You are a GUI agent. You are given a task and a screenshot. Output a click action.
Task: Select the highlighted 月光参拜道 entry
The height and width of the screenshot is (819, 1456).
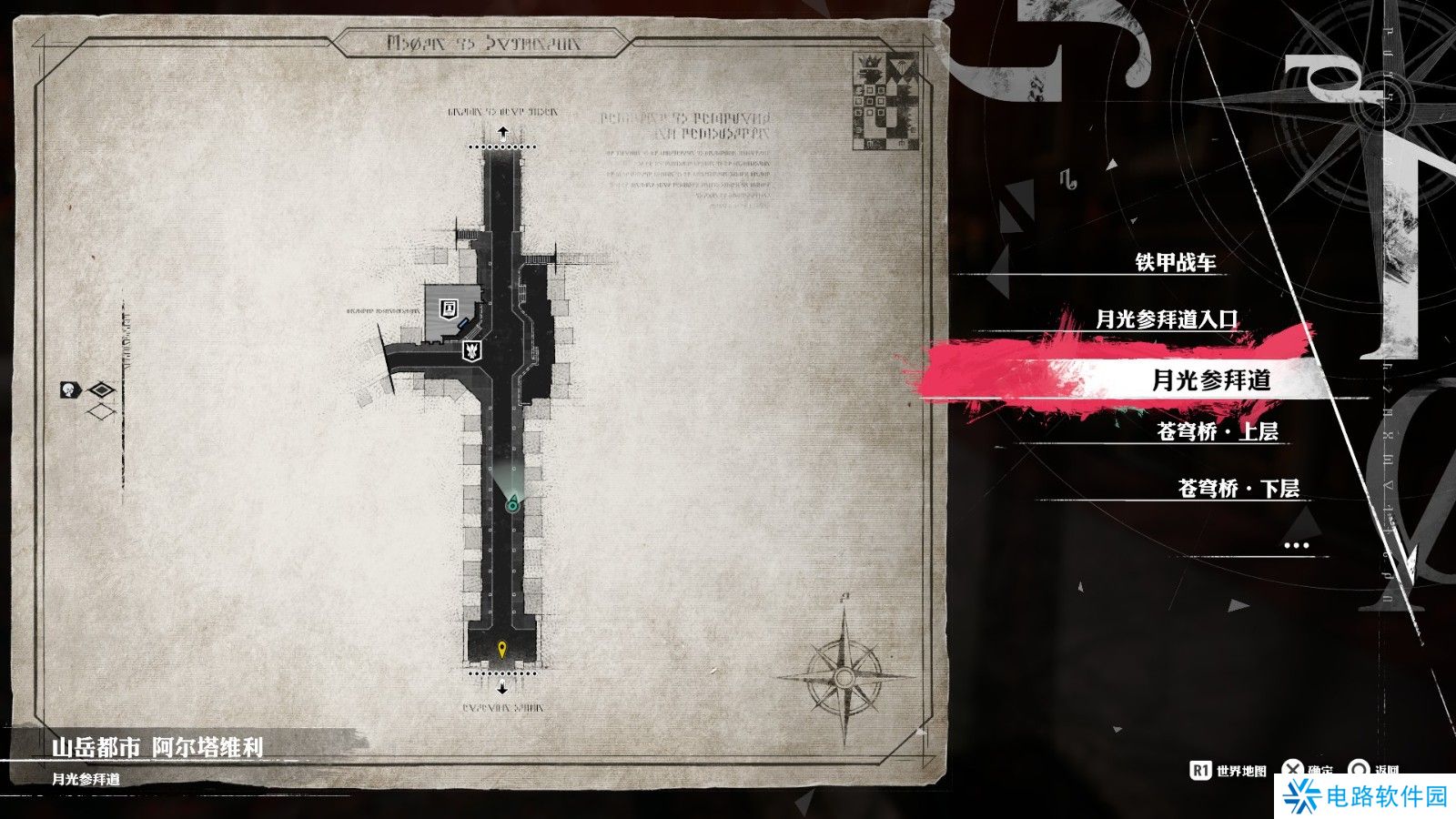[x=1210, y=379]
